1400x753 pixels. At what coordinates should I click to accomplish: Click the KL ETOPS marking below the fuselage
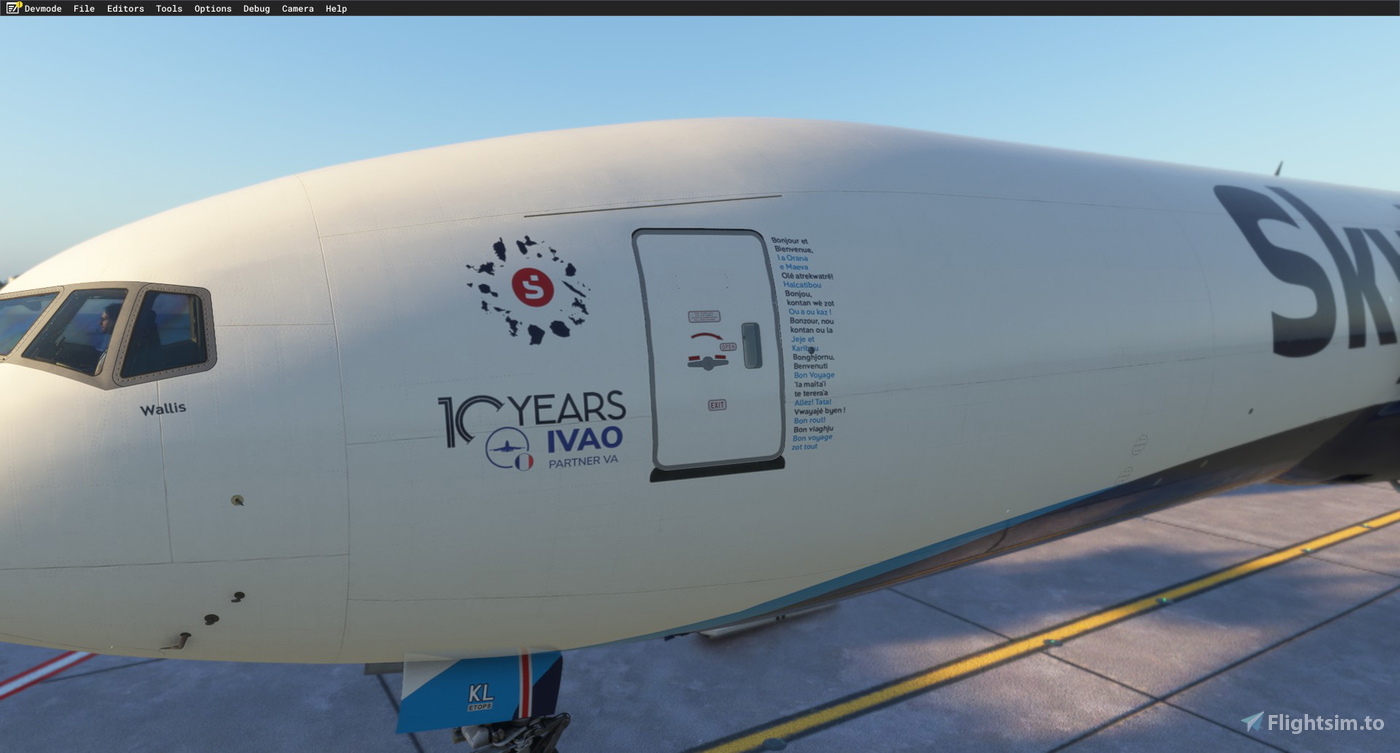(479, 695)
